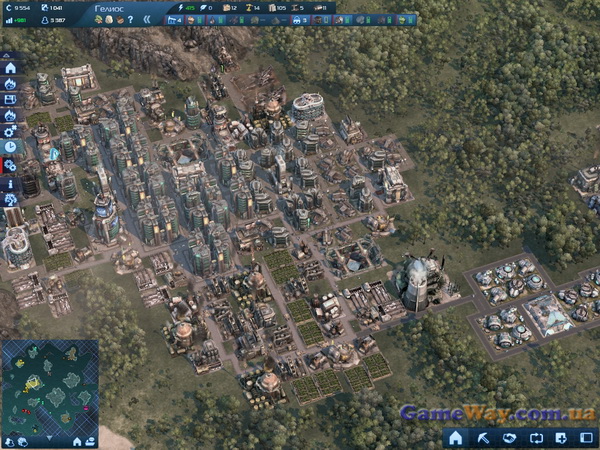Open the house construction menu button
Viewport: 600px width, 450px height.
pyautogui.click(x=455, y=438)
